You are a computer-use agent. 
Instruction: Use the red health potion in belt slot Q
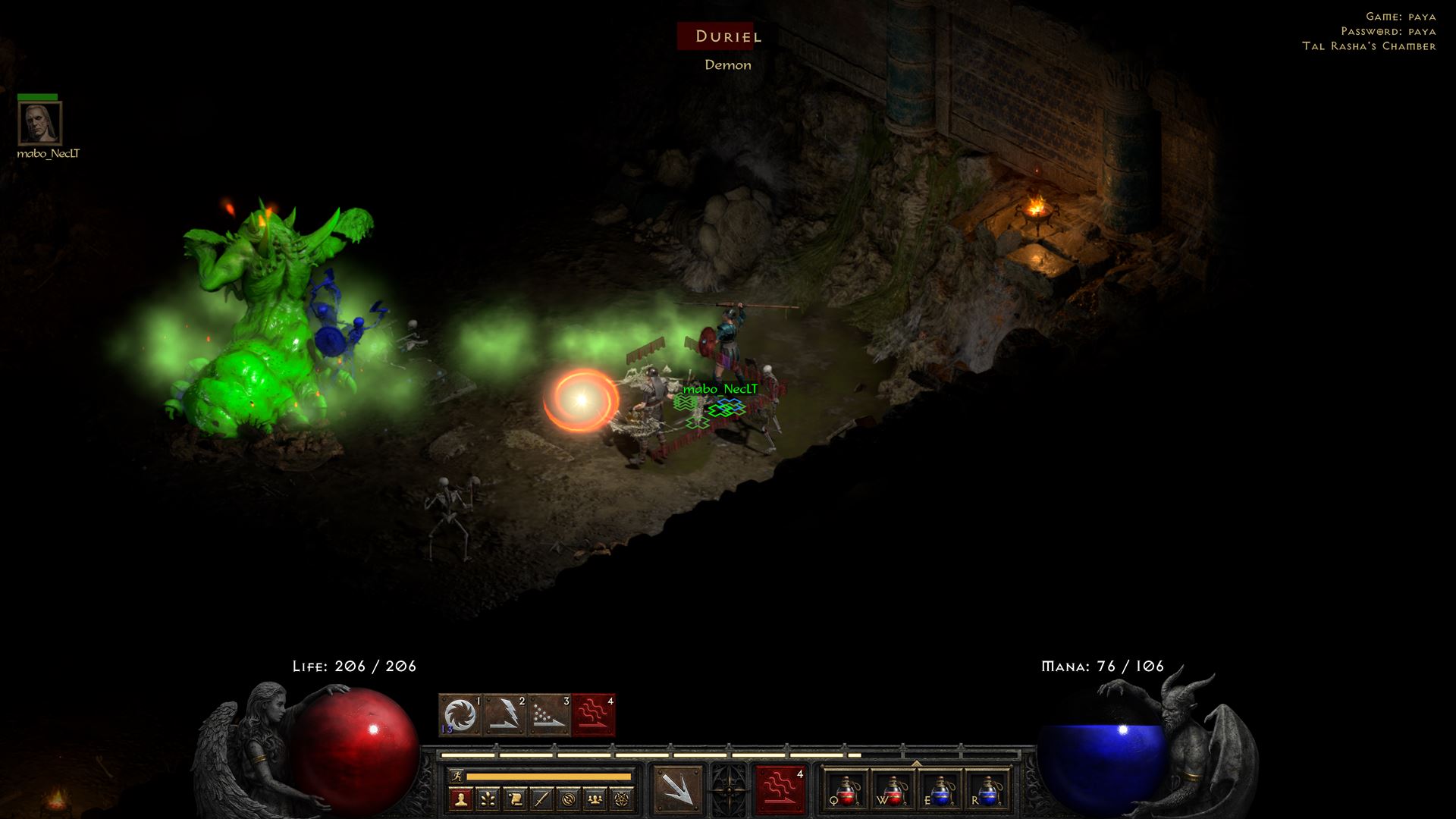(846, 790)
